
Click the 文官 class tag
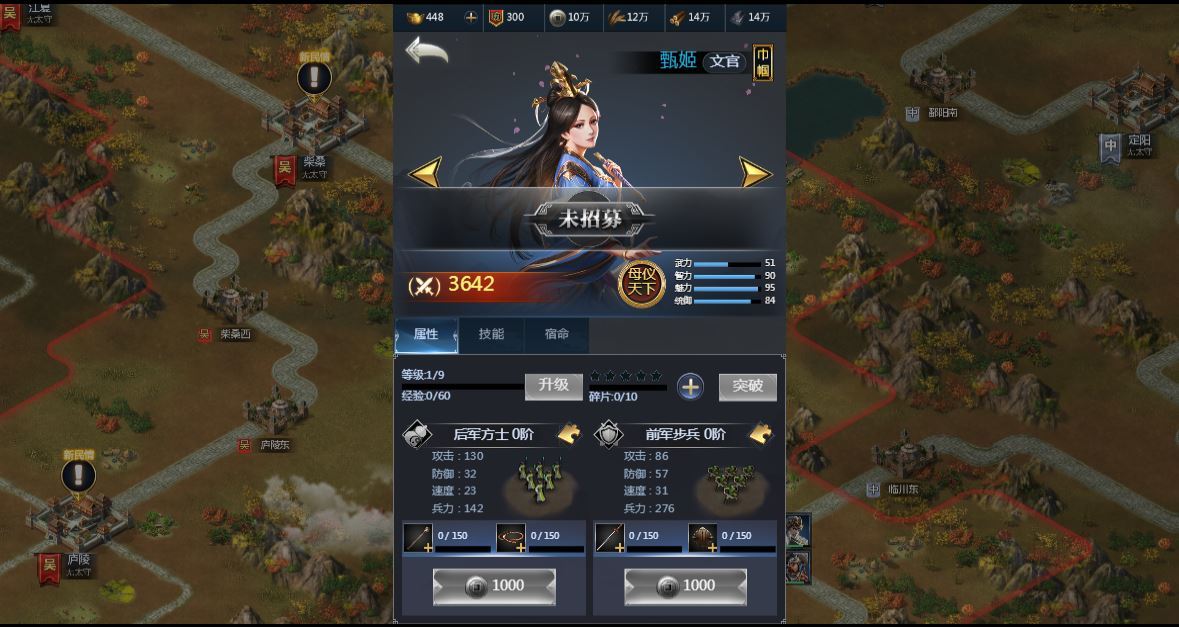point(725,62)
